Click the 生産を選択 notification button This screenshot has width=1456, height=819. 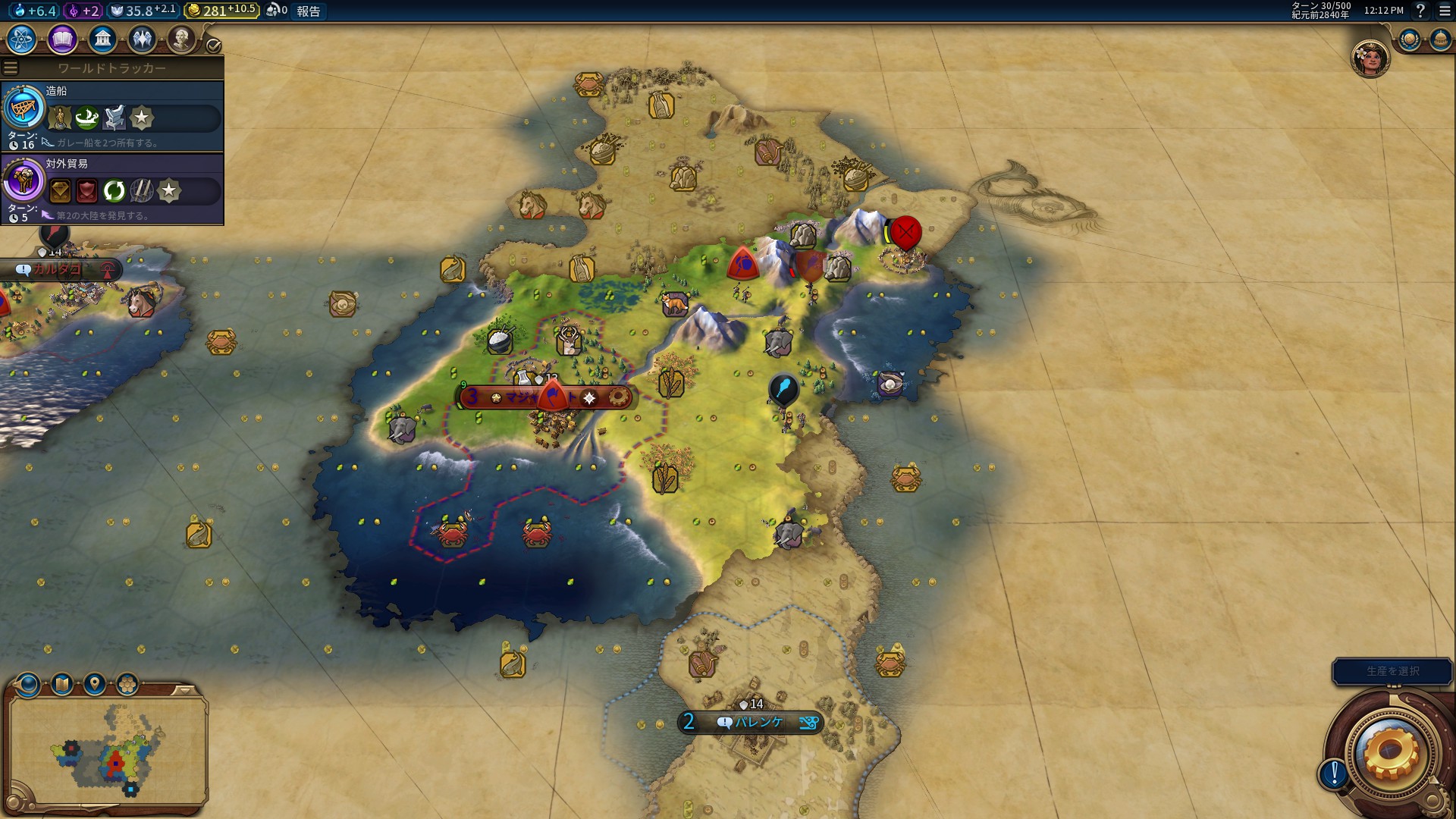[1392, 671]
